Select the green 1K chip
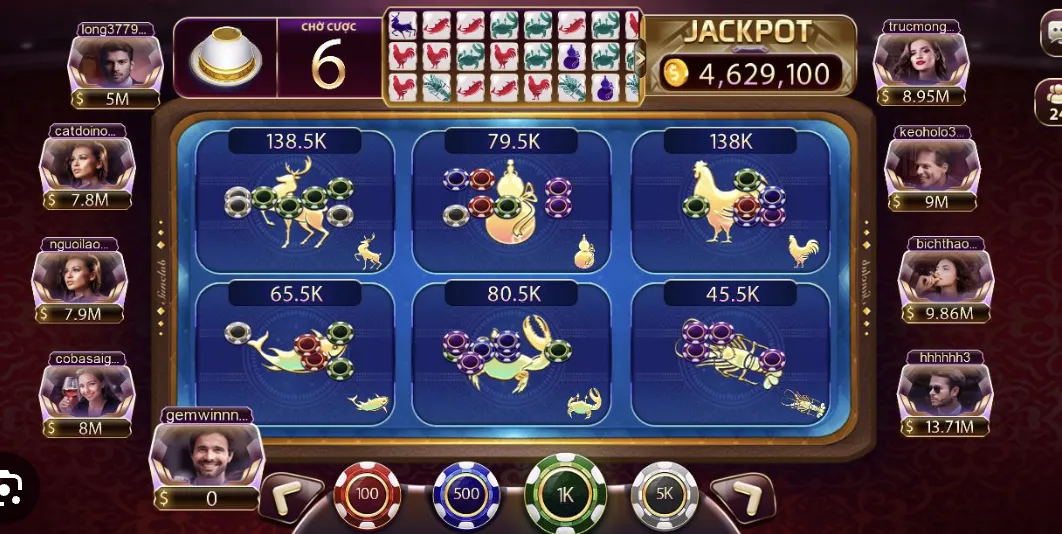The width and height of the screenshot is (1062, 534). click(565, 493)
